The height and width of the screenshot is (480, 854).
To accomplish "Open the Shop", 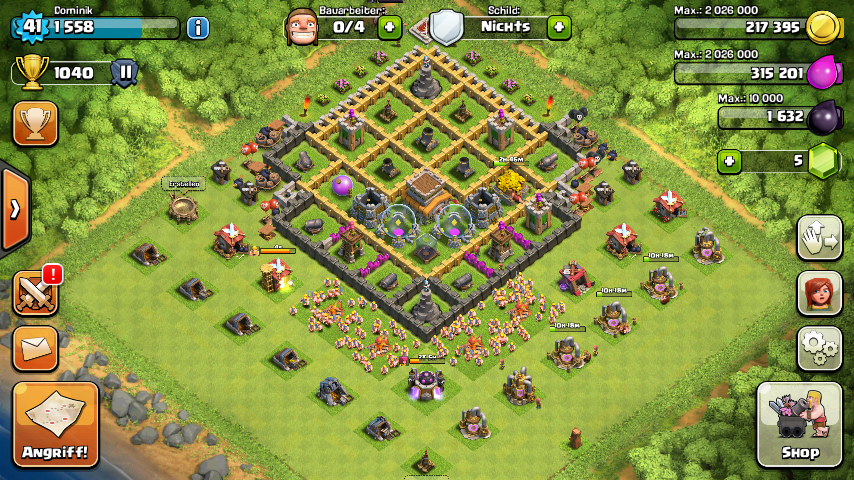I will click(799, 425).
